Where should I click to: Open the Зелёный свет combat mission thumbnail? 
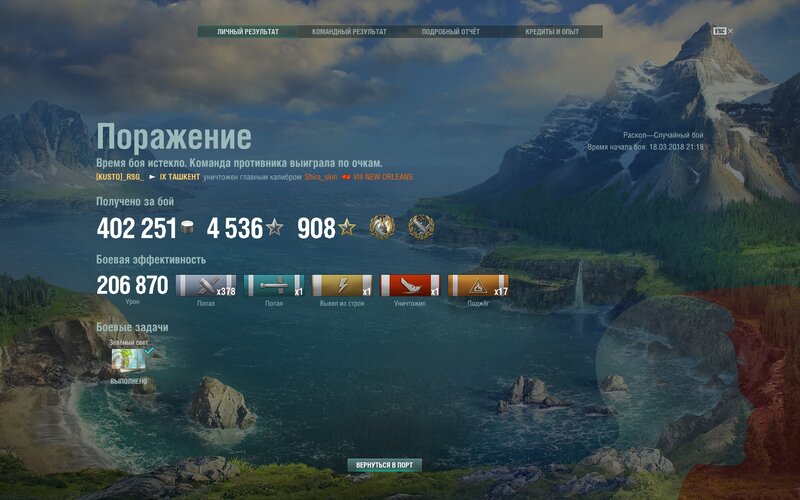coord(128,359)
